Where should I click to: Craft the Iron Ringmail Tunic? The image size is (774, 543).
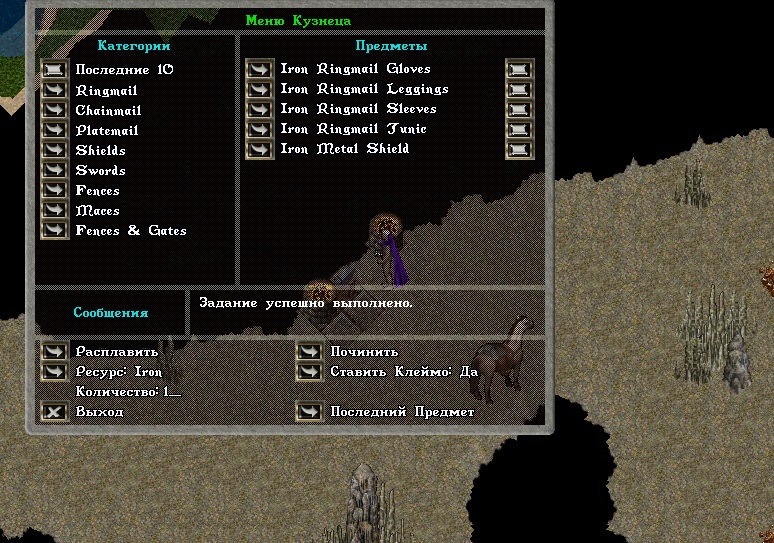[259, 129]
